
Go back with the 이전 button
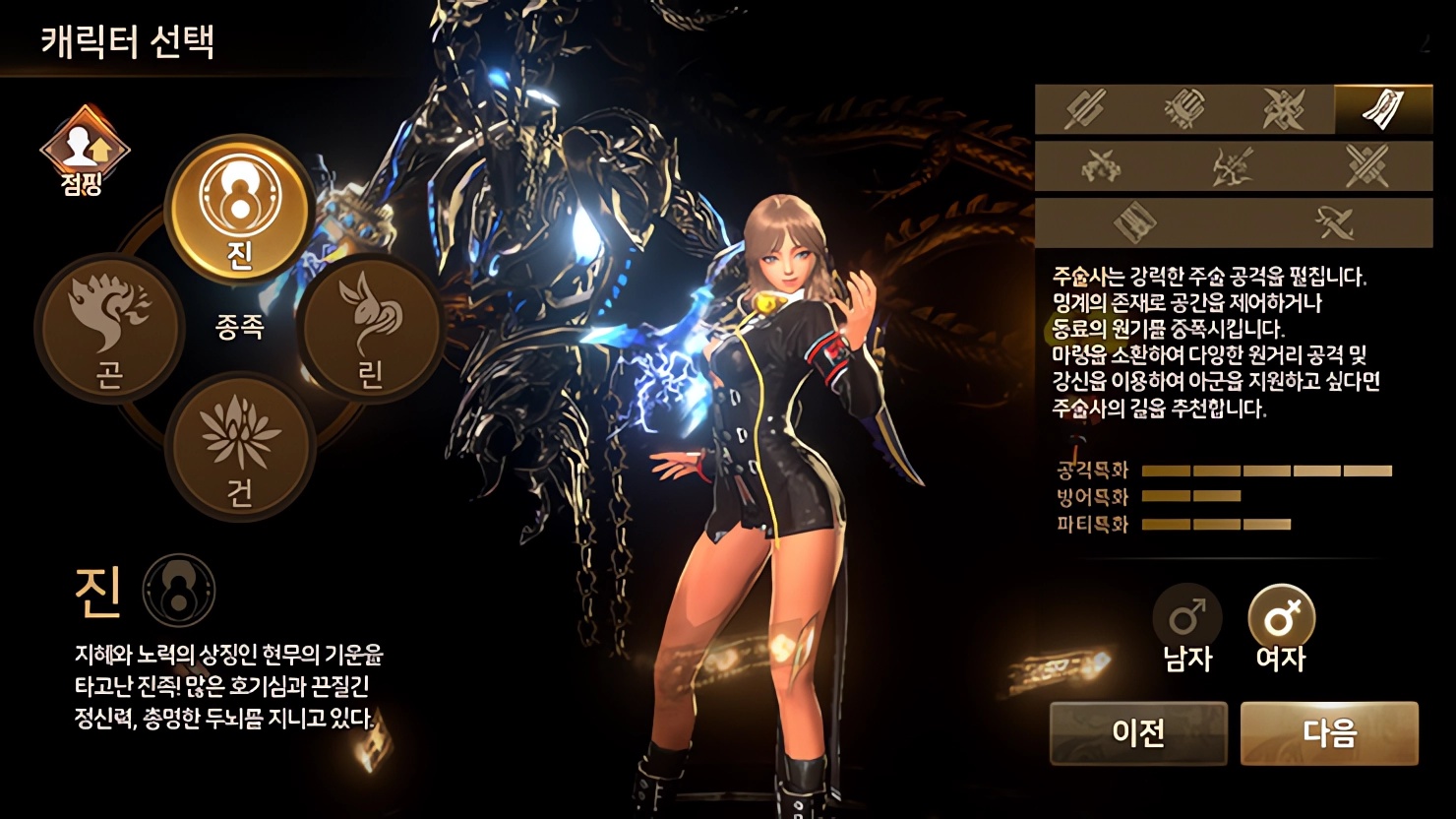pyautogui.click(x=1138, y=732)
